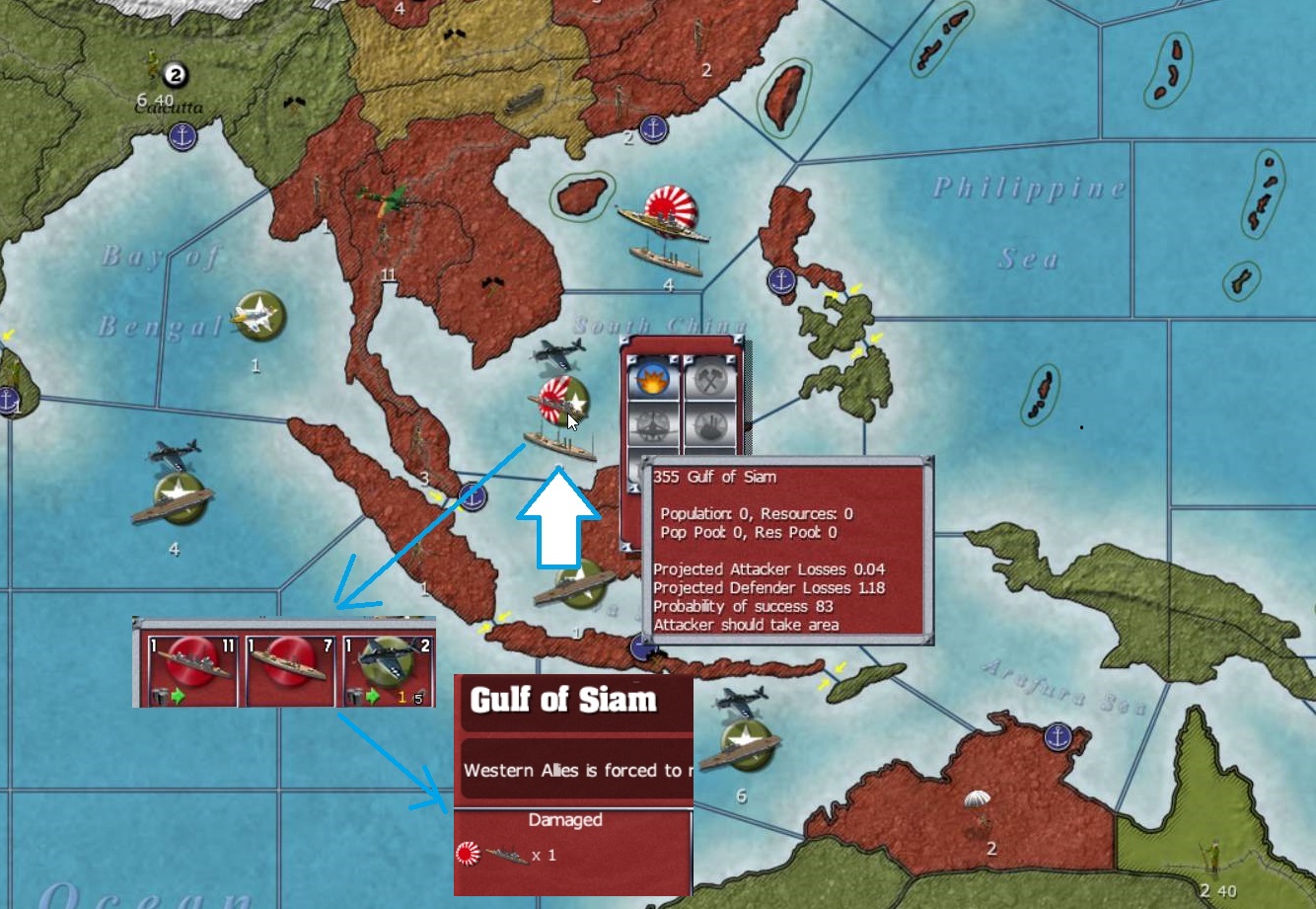Click the crossed hammers icon in the action panel

(x=712, y=379)
